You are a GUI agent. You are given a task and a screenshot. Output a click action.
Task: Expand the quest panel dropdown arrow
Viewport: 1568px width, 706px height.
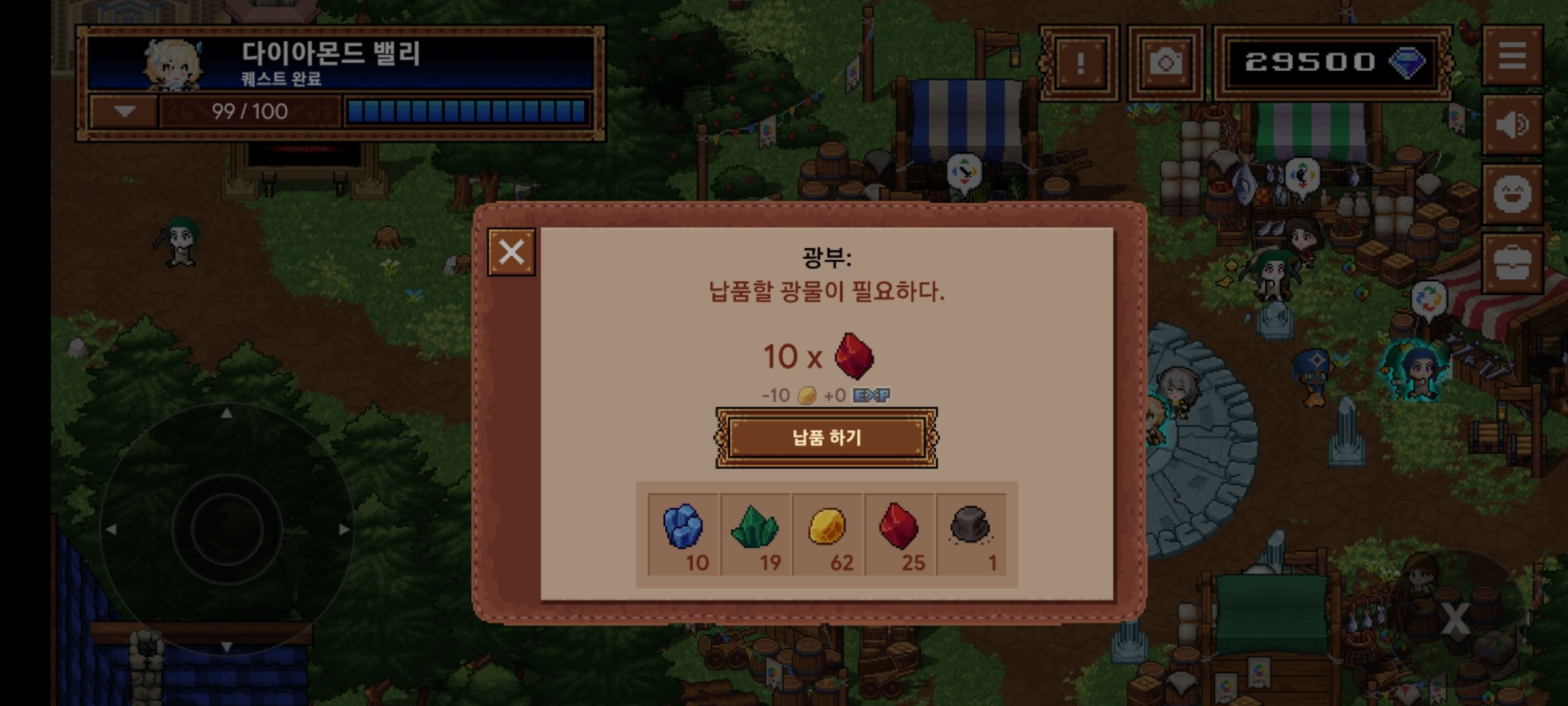(x=124, y=111)
